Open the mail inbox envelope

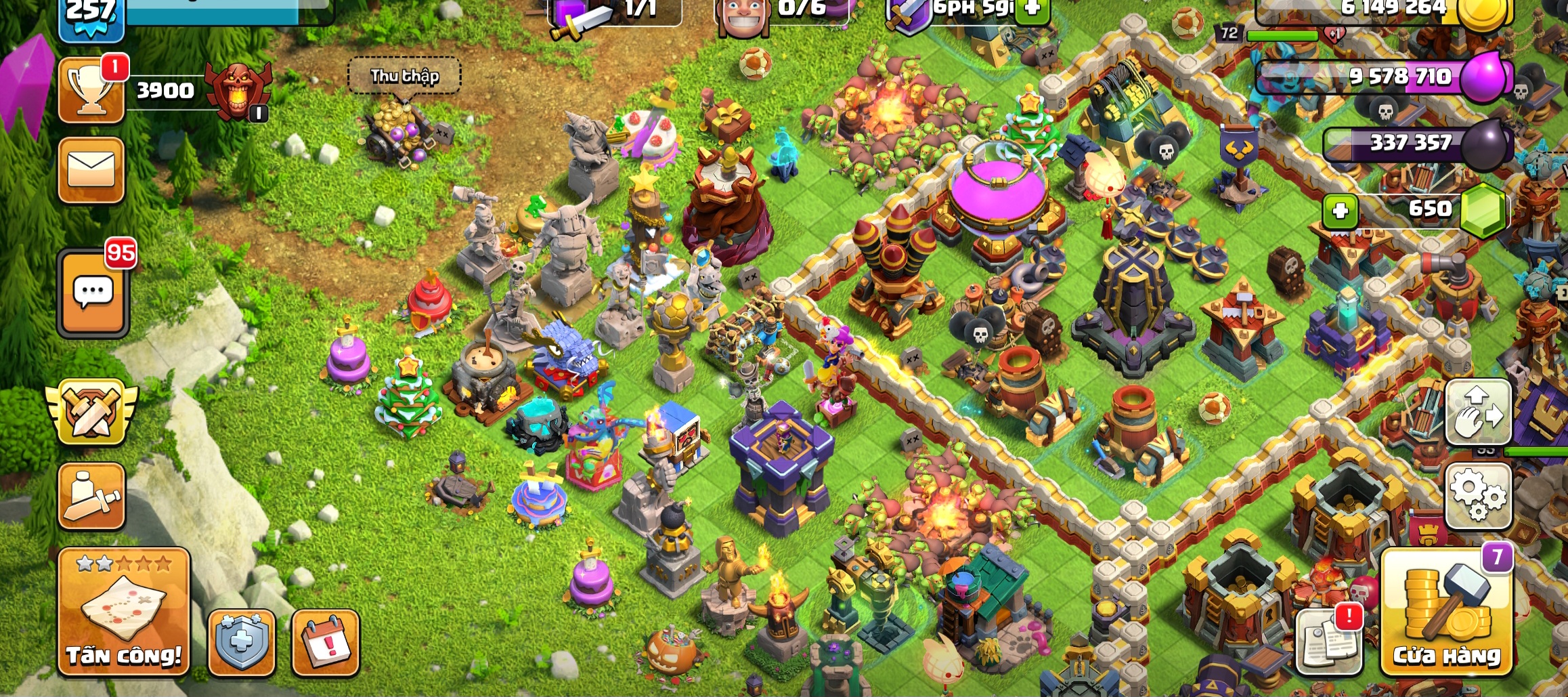pos(91,169)
